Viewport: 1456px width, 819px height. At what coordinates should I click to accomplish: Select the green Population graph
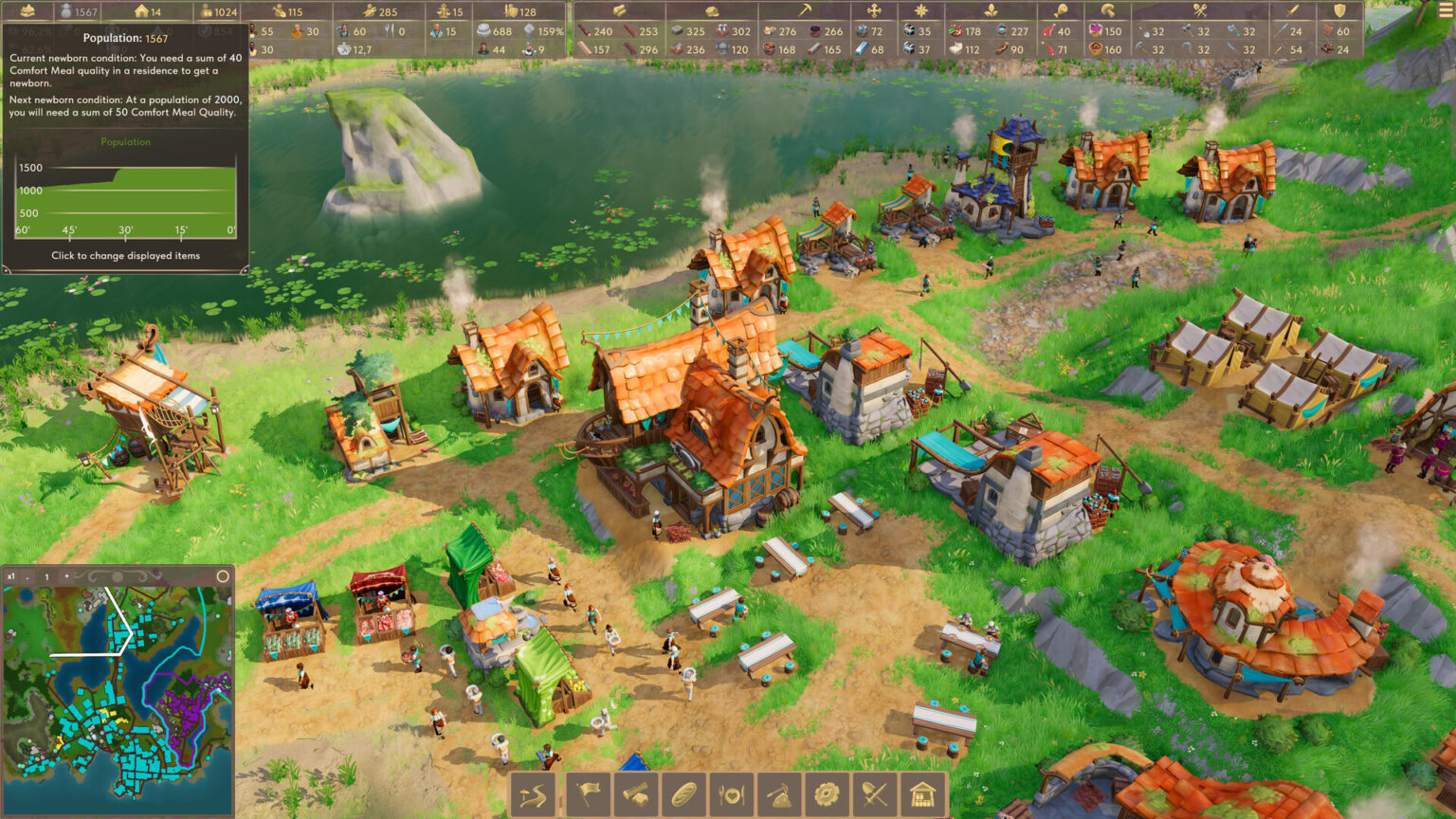[124, 142]
